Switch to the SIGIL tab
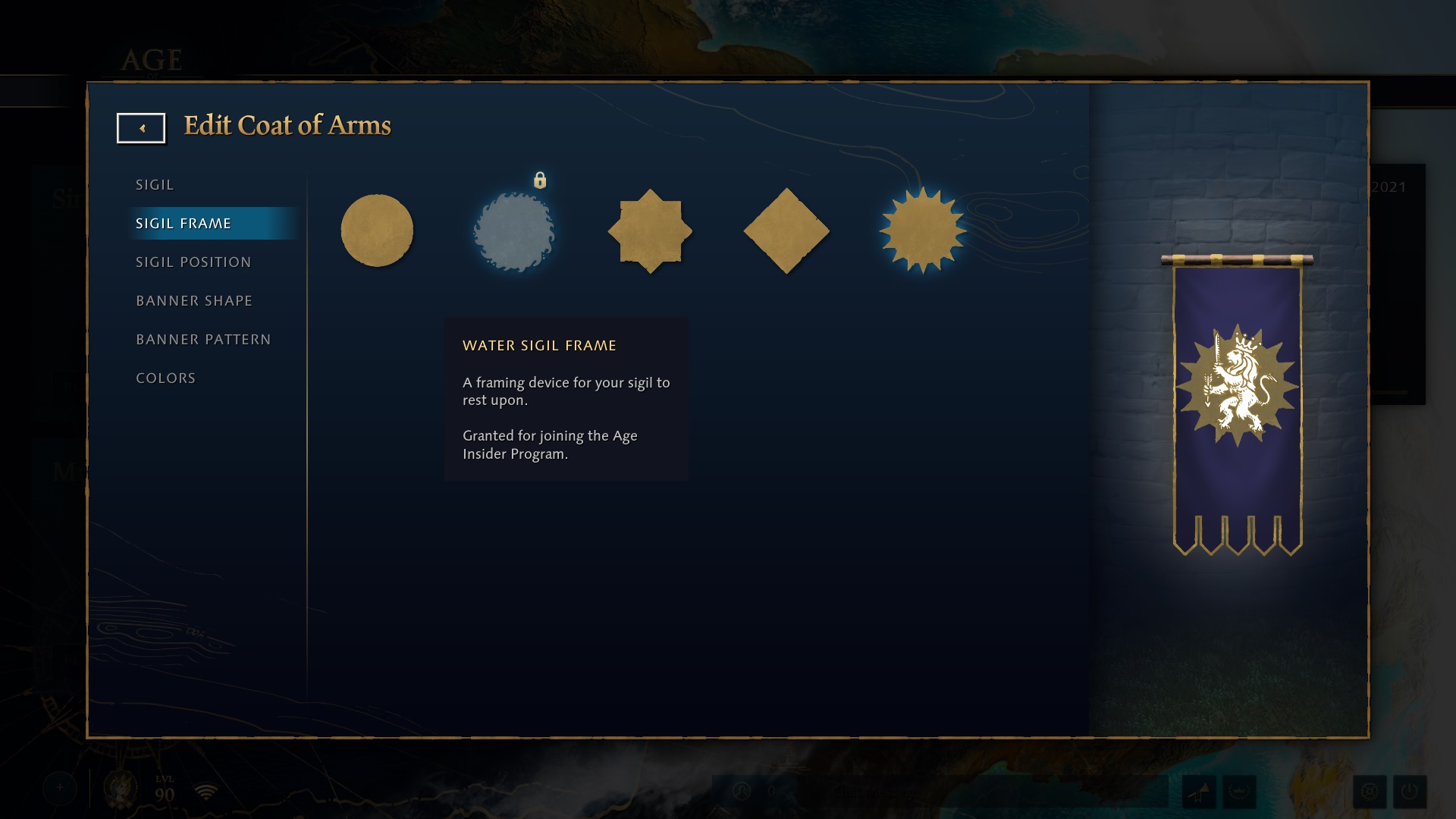Screen dimensions: 1456x819 (155, 184)
